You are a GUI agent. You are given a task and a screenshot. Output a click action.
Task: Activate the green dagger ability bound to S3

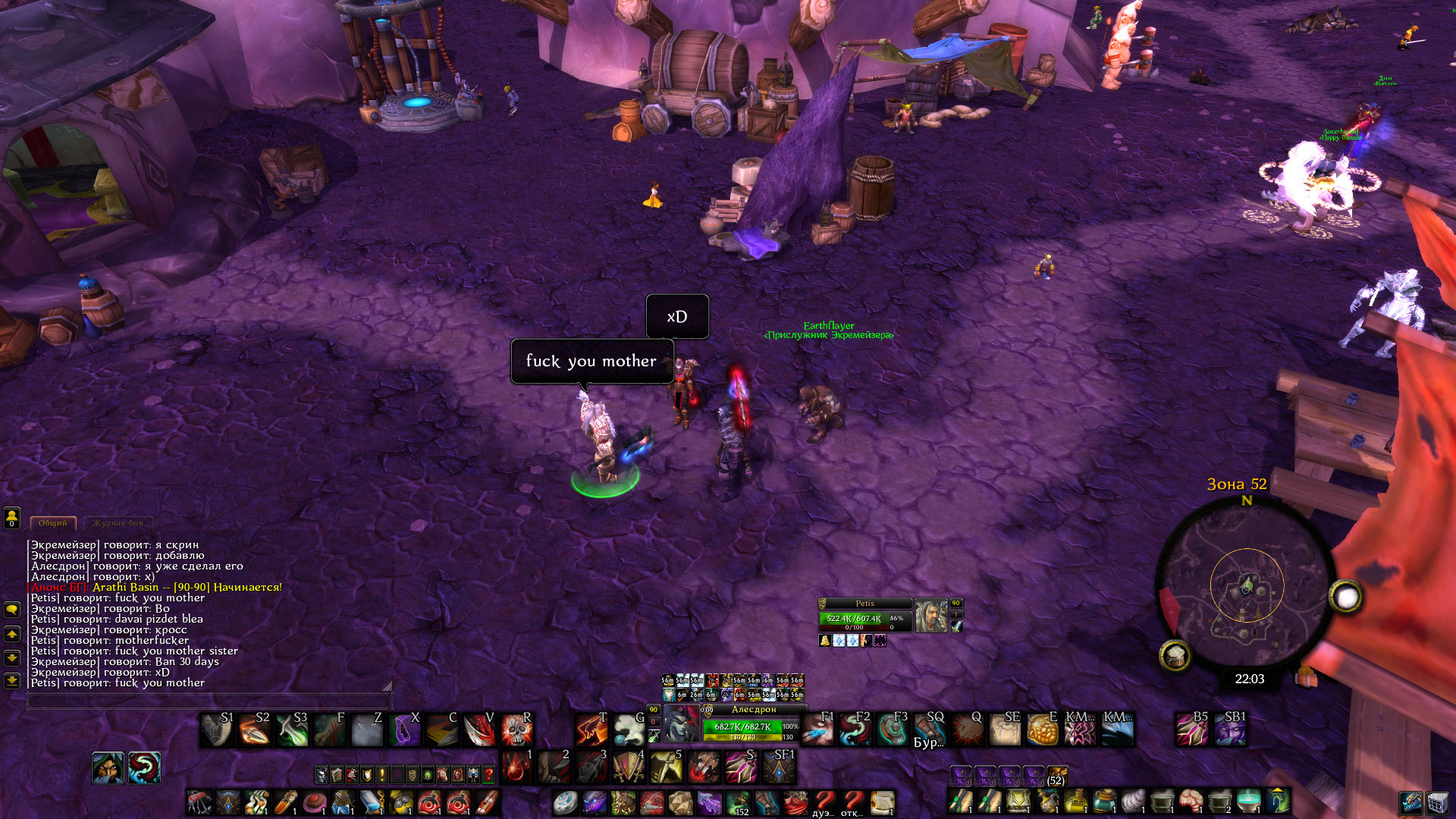[x=292, y=730]
